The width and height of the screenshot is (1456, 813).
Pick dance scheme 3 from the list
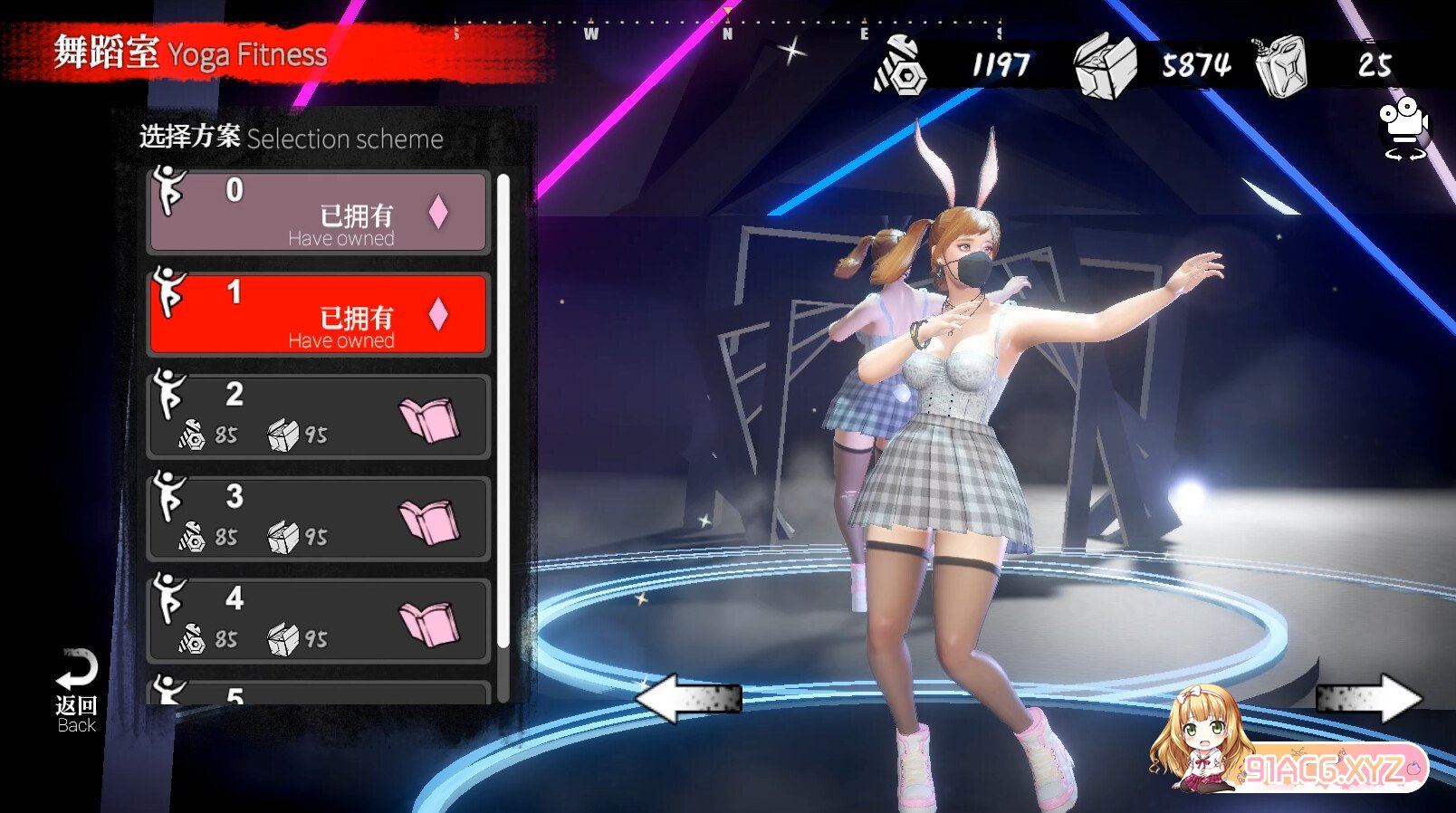pos(318,519)
